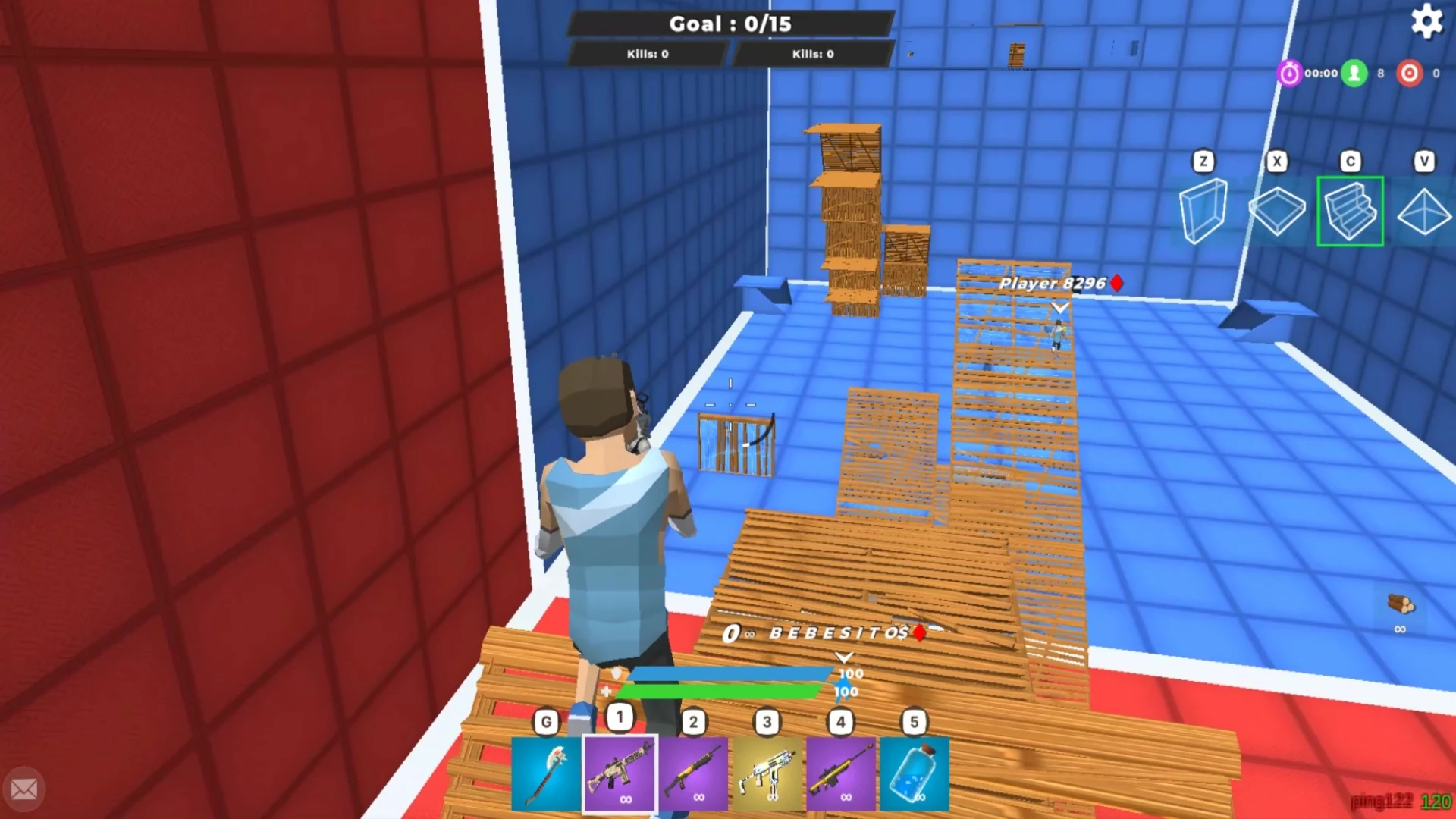Screen dimensions: 1456x819
Task: Click the red target kills icon
Action: [1409, 74]
